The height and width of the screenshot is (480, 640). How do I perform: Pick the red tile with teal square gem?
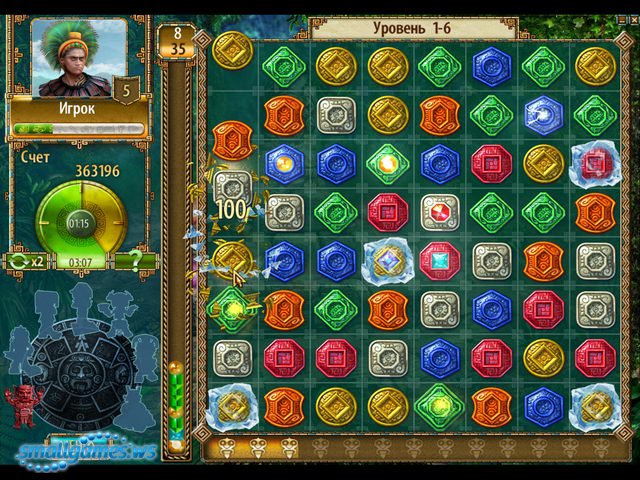440,259
